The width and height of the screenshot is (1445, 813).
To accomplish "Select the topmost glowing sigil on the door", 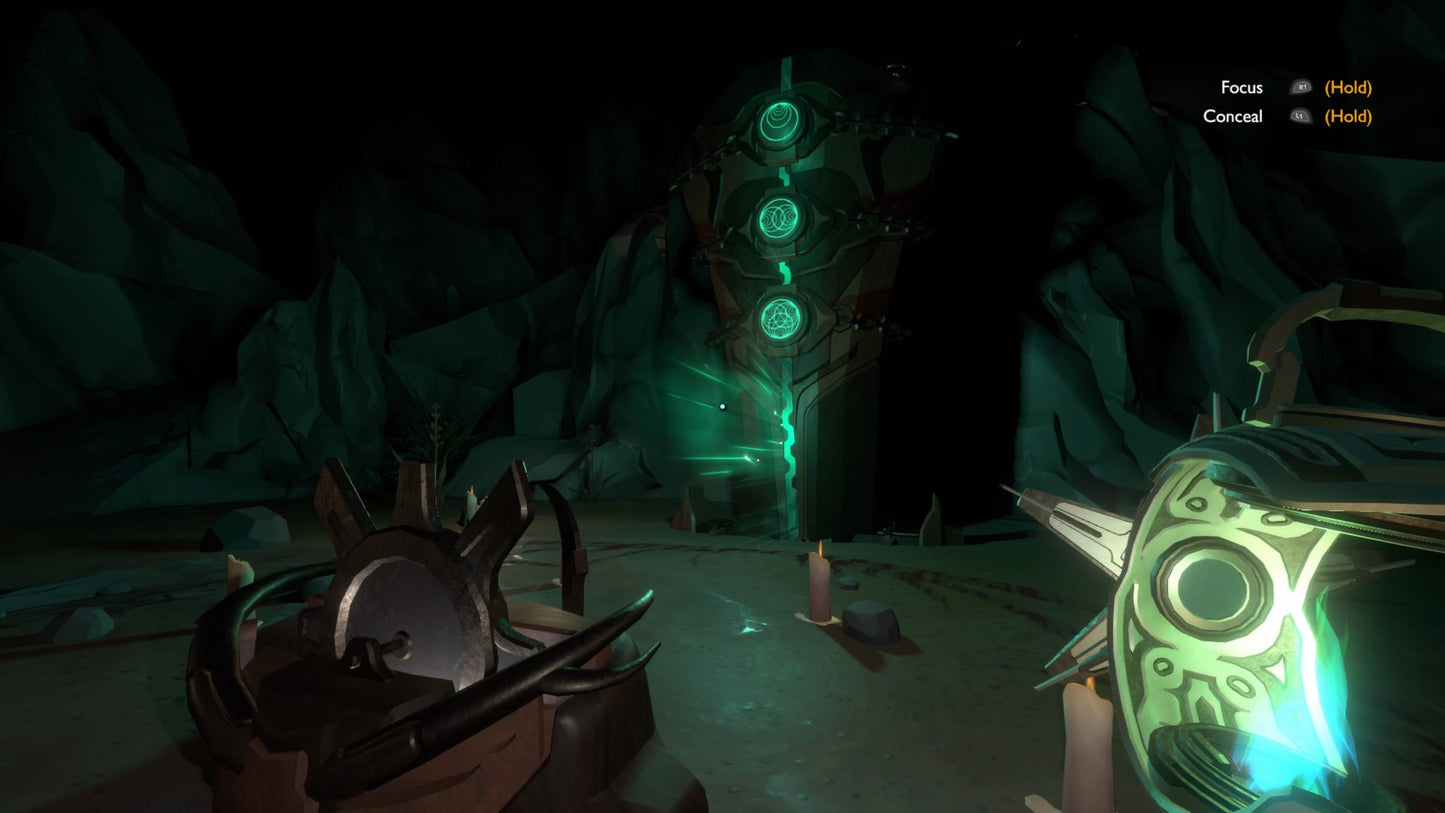I will point(778,118).
